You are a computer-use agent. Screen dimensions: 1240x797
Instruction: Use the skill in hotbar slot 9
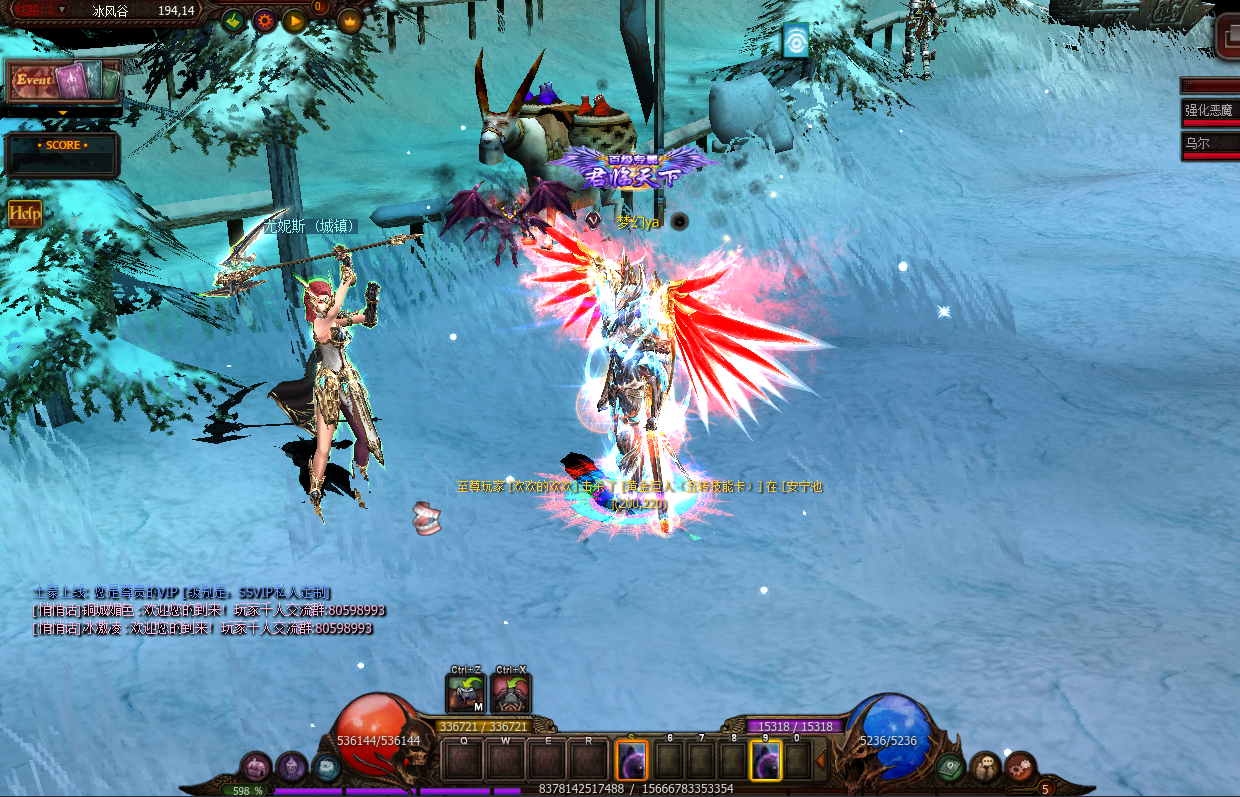click(x=765, y=760)
